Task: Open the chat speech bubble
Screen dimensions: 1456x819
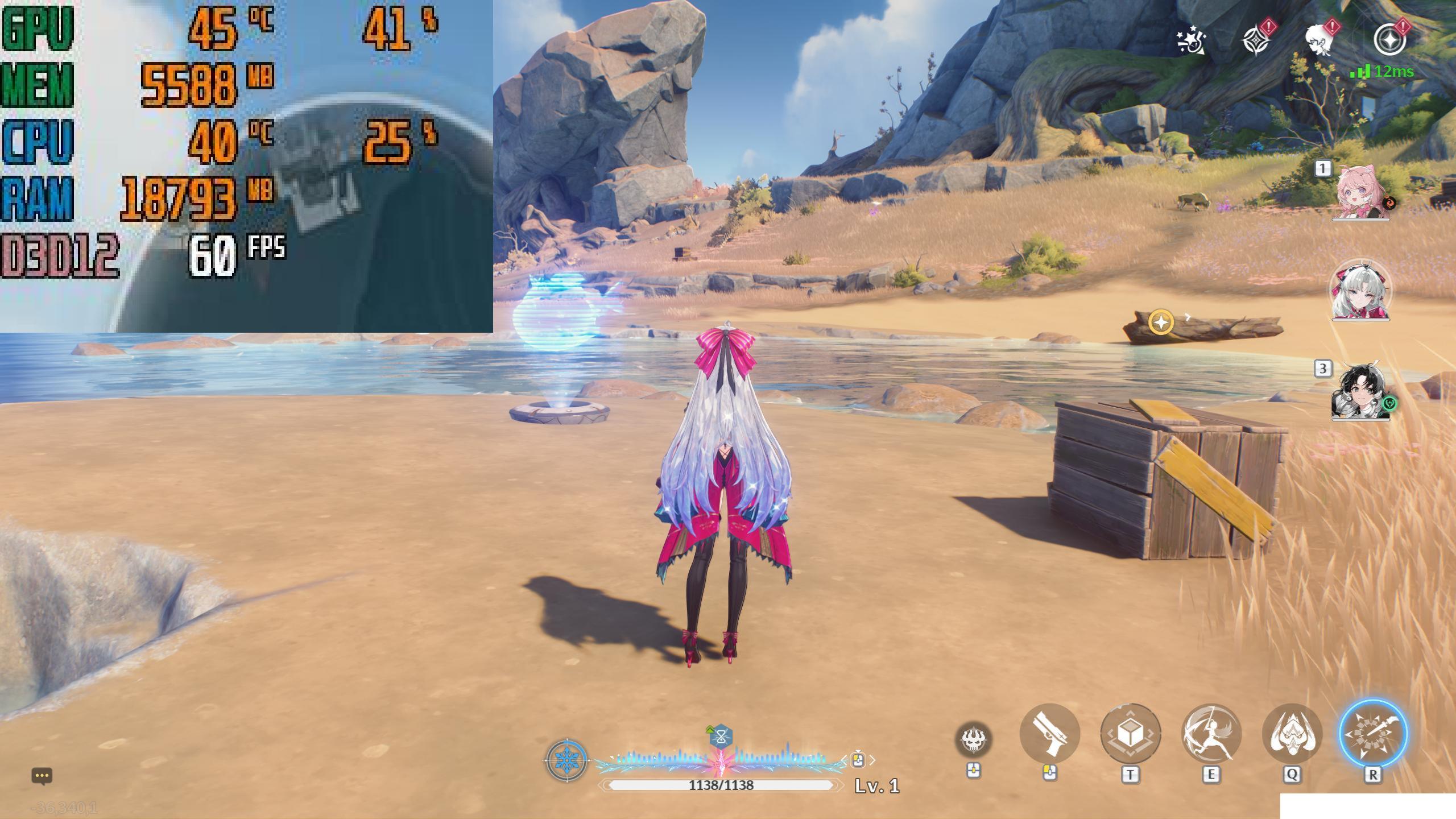Action: [42, 776]
